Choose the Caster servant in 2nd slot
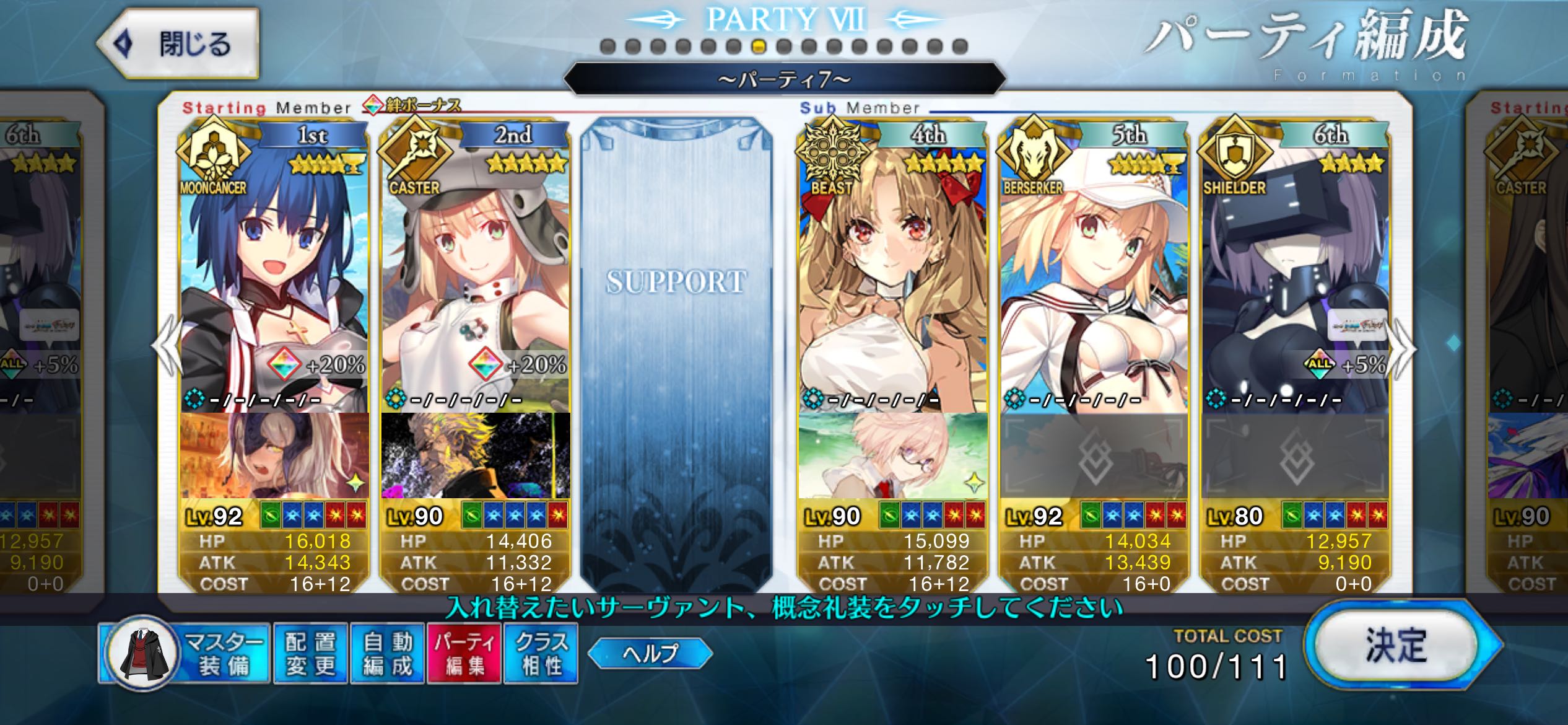 [x=475, y=273]
